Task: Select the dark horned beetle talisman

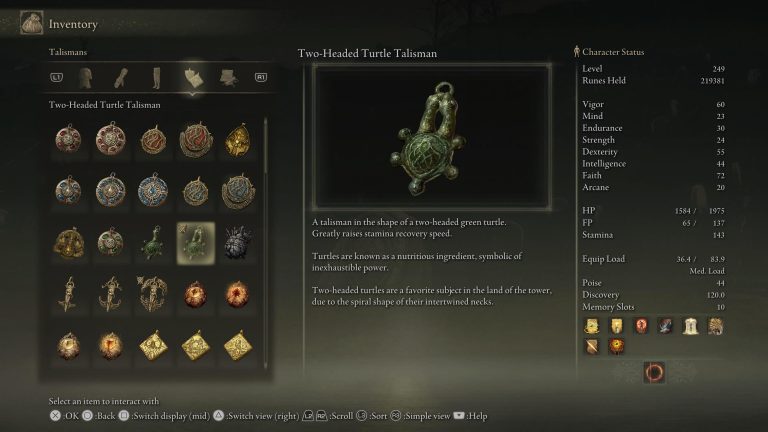Action: (237, 243)
